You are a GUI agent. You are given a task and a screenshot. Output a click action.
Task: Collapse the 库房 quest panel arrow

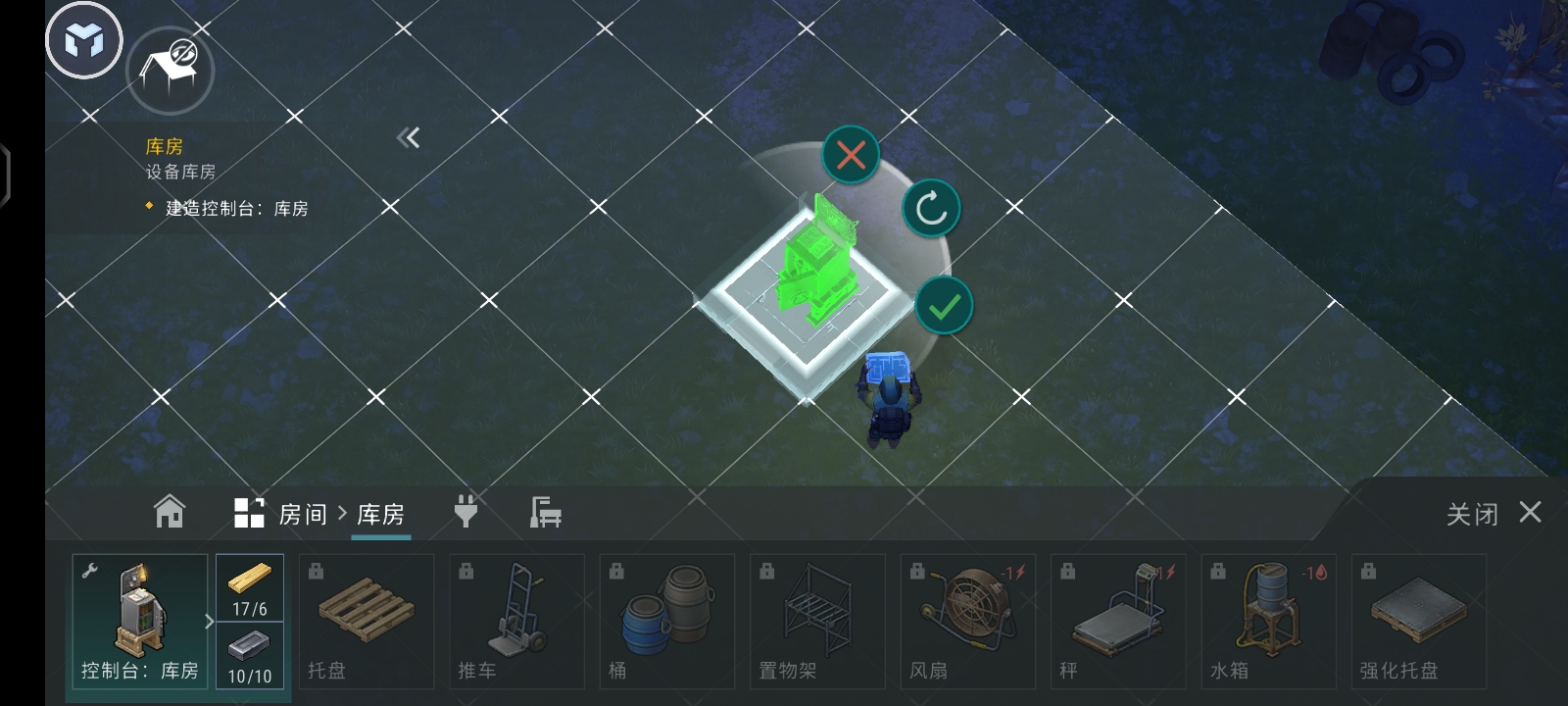(408, 137)
